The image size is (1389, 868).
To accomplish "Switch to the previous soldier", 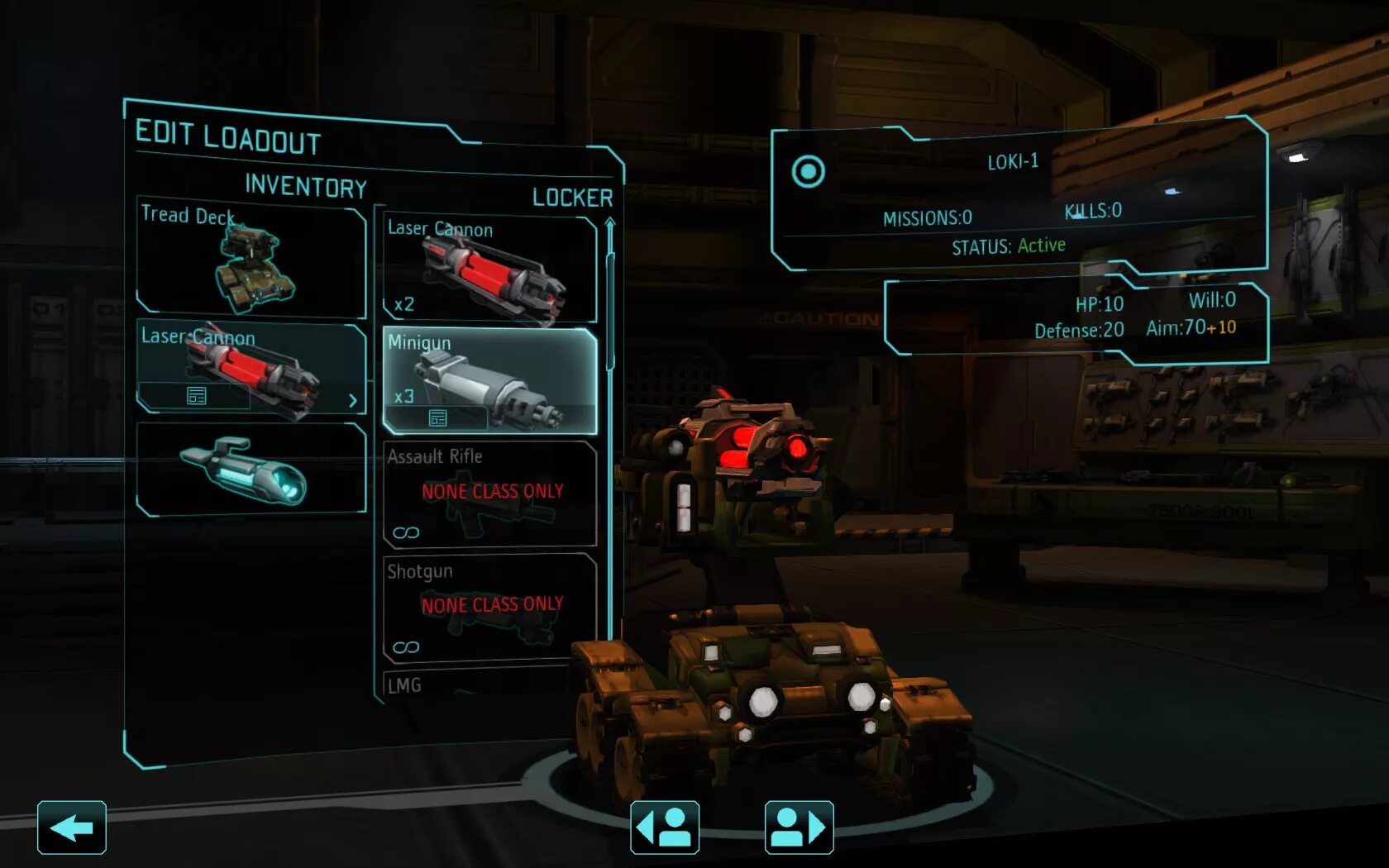I will coord(665,827).
